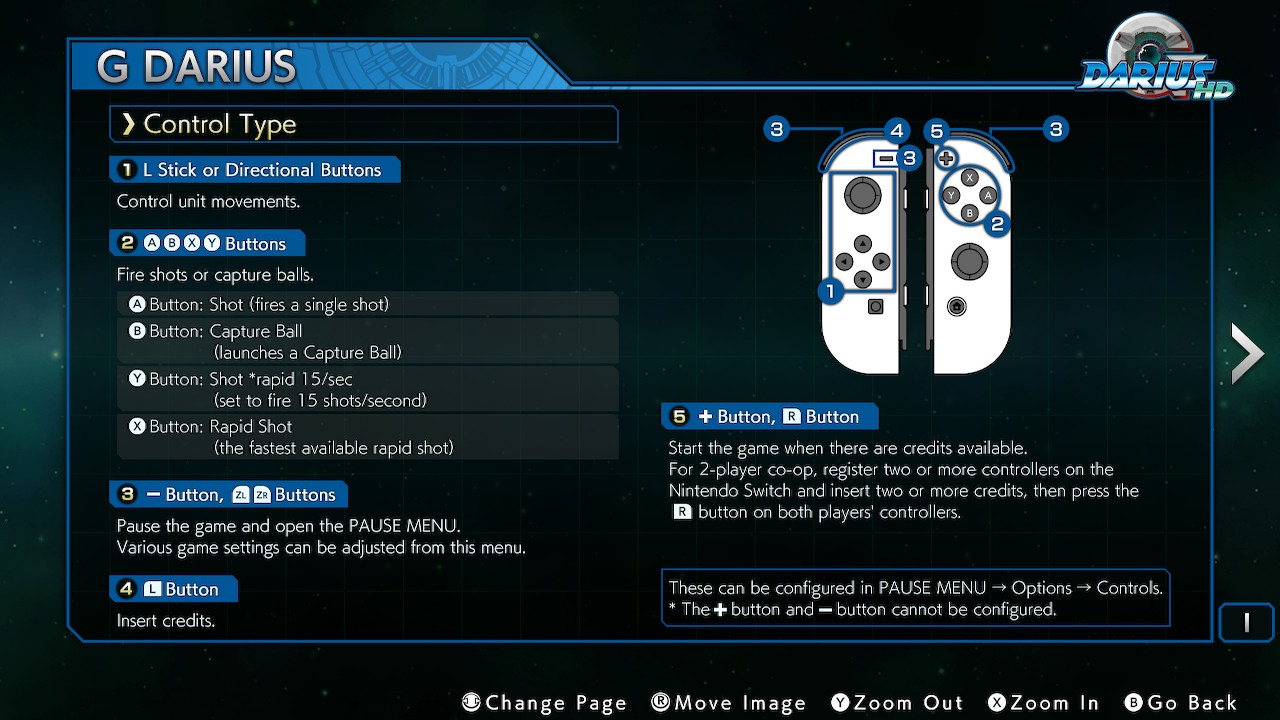
Task: Go to the next manual page arrow
Action: pyautogui.click(x=1247, y=354)
